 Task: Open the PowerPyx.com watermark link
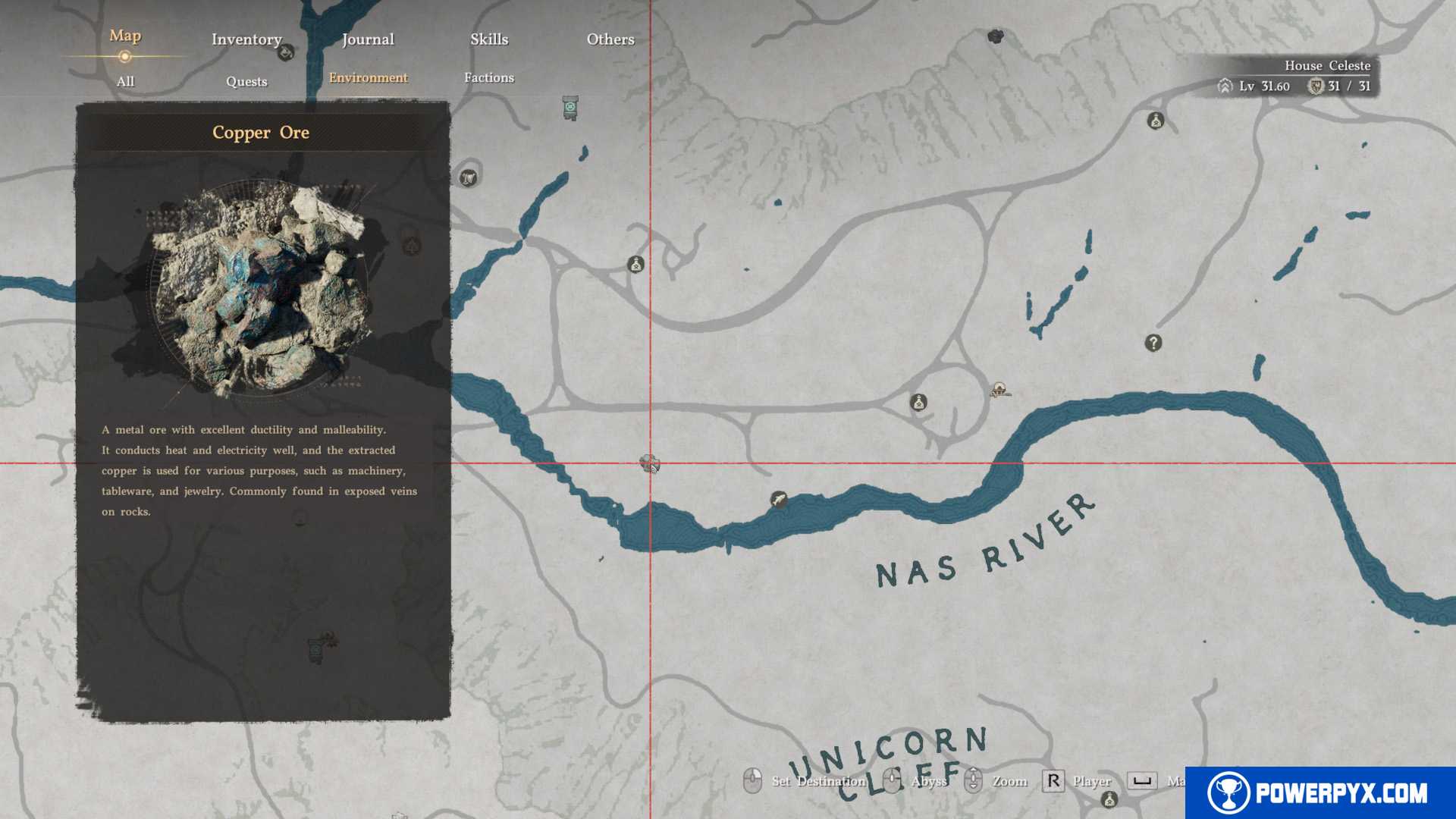point(1320,792)
